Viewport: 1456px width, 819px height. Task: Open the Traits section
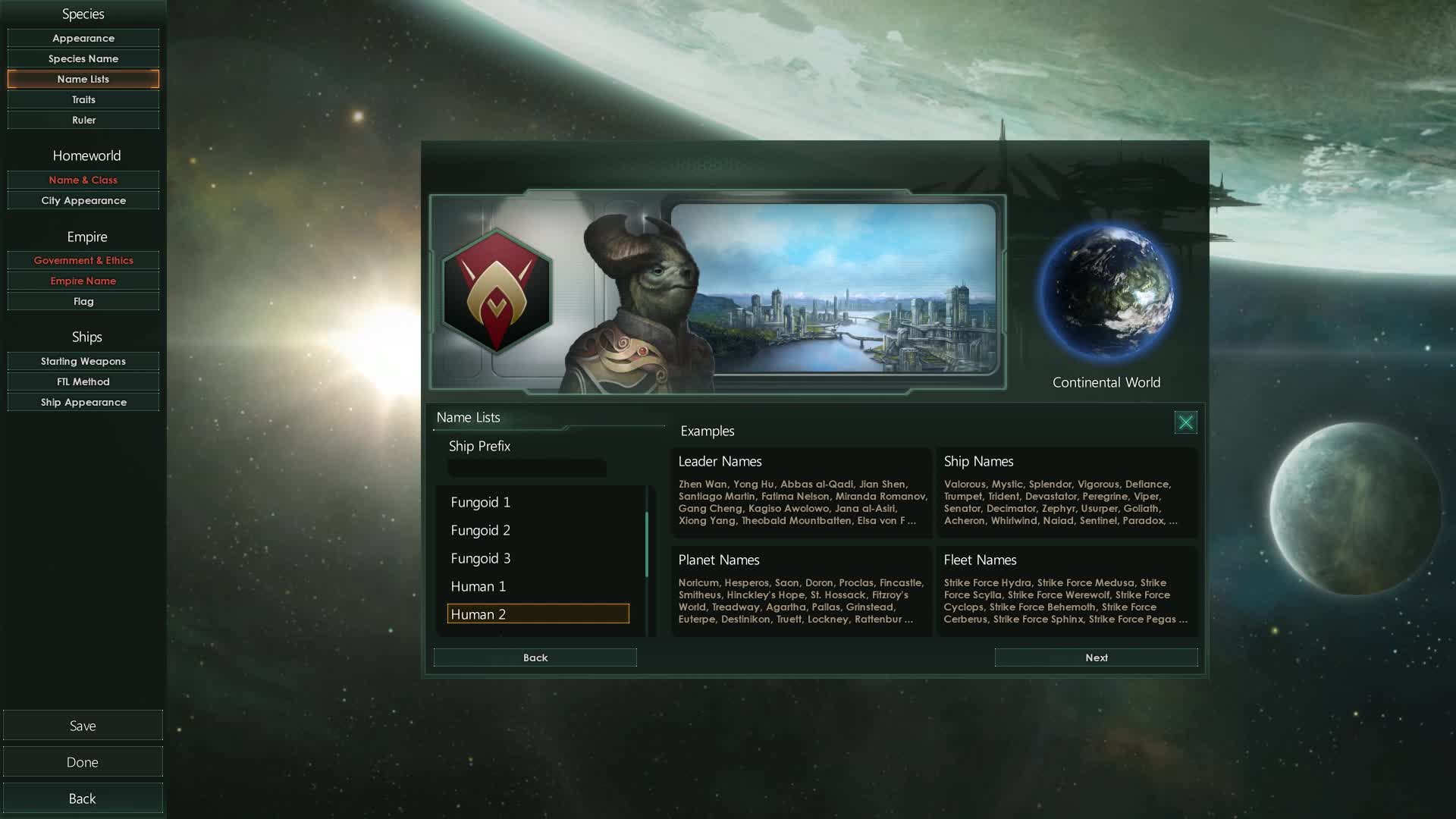click(x=83, y=99)
